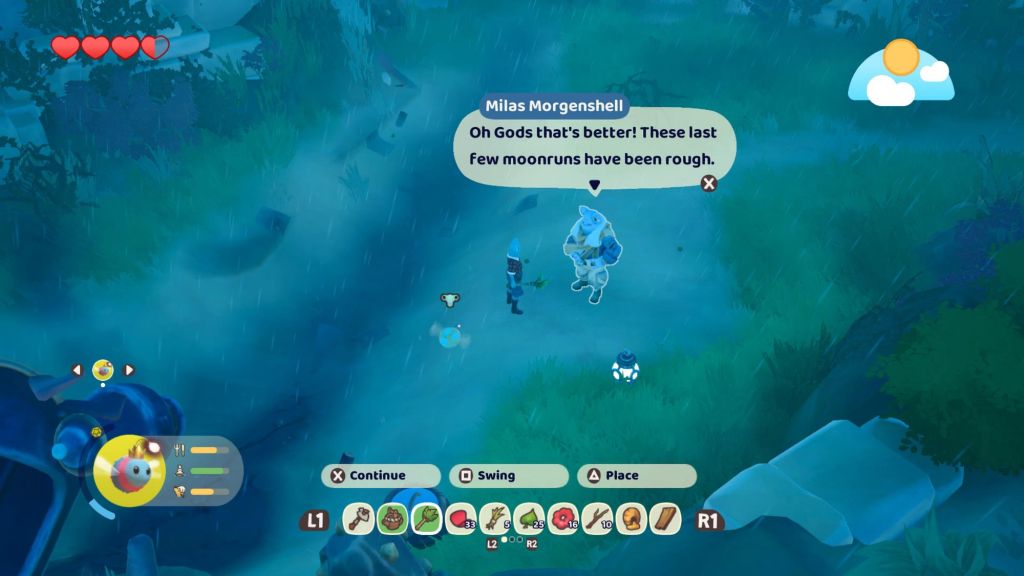The width and height of the screenshot is (1024, 576).
Task: Choose the wooden plank hotbar slot
Action: (x=665, y=519)
